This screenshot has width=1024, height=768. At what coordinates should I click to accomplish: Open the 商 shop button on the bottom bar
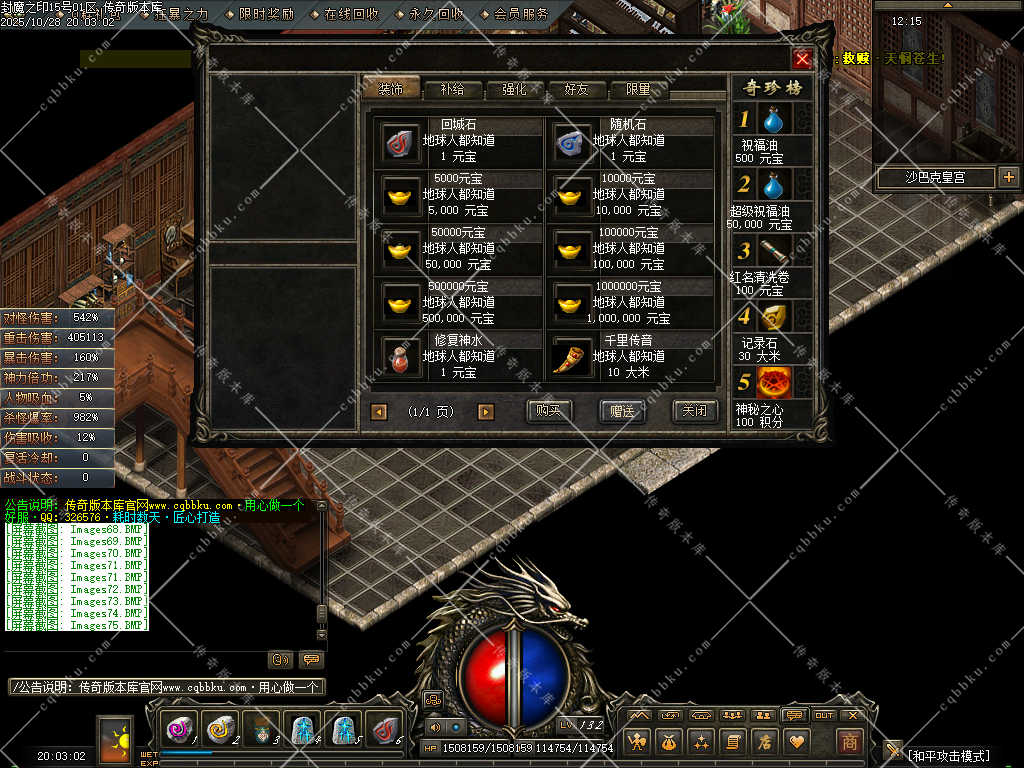pos(849,741)
